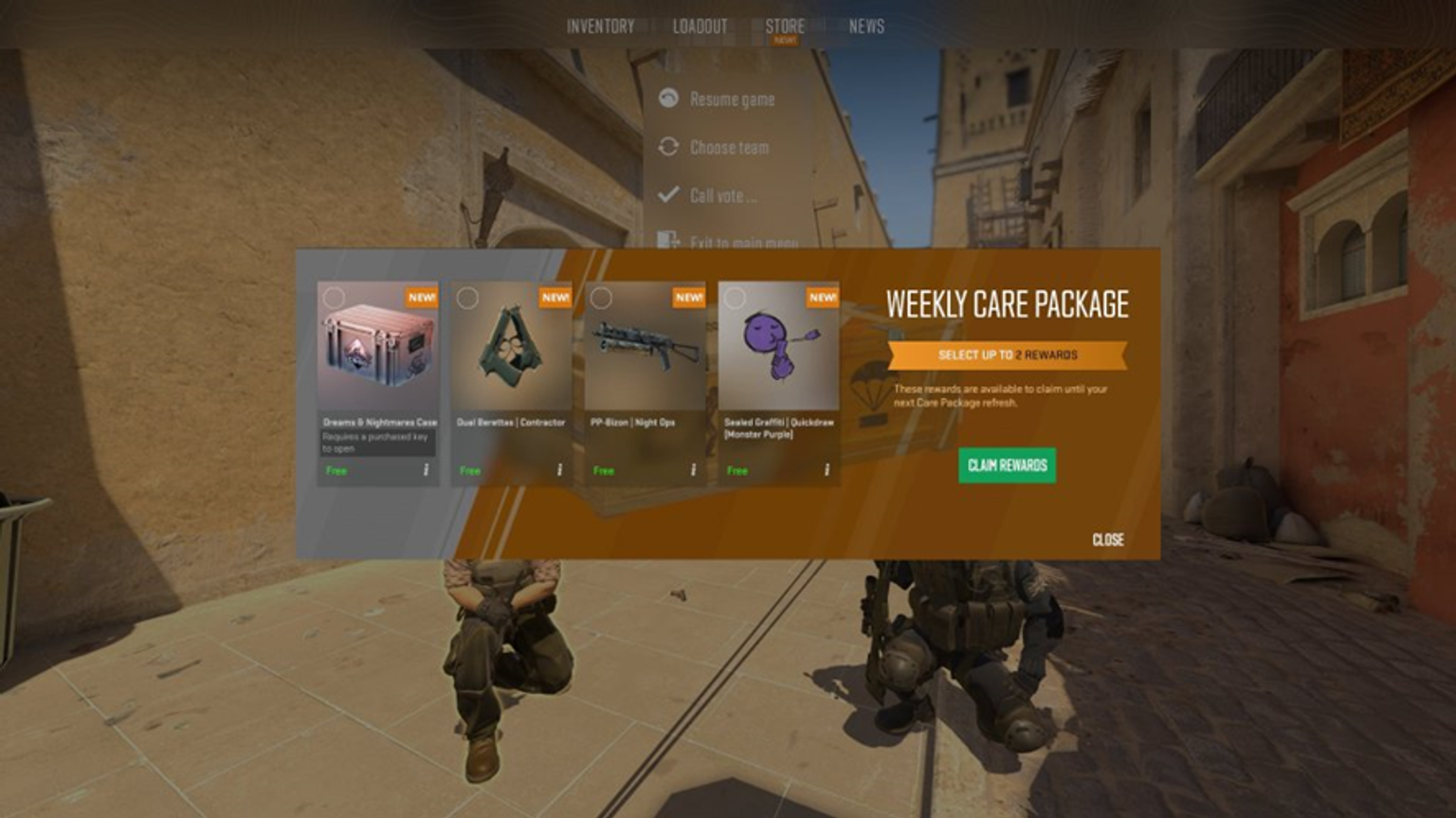Screen dimensions: 1456x818
Task: Select the Choose team refresh icon
Action: point(669,147)
